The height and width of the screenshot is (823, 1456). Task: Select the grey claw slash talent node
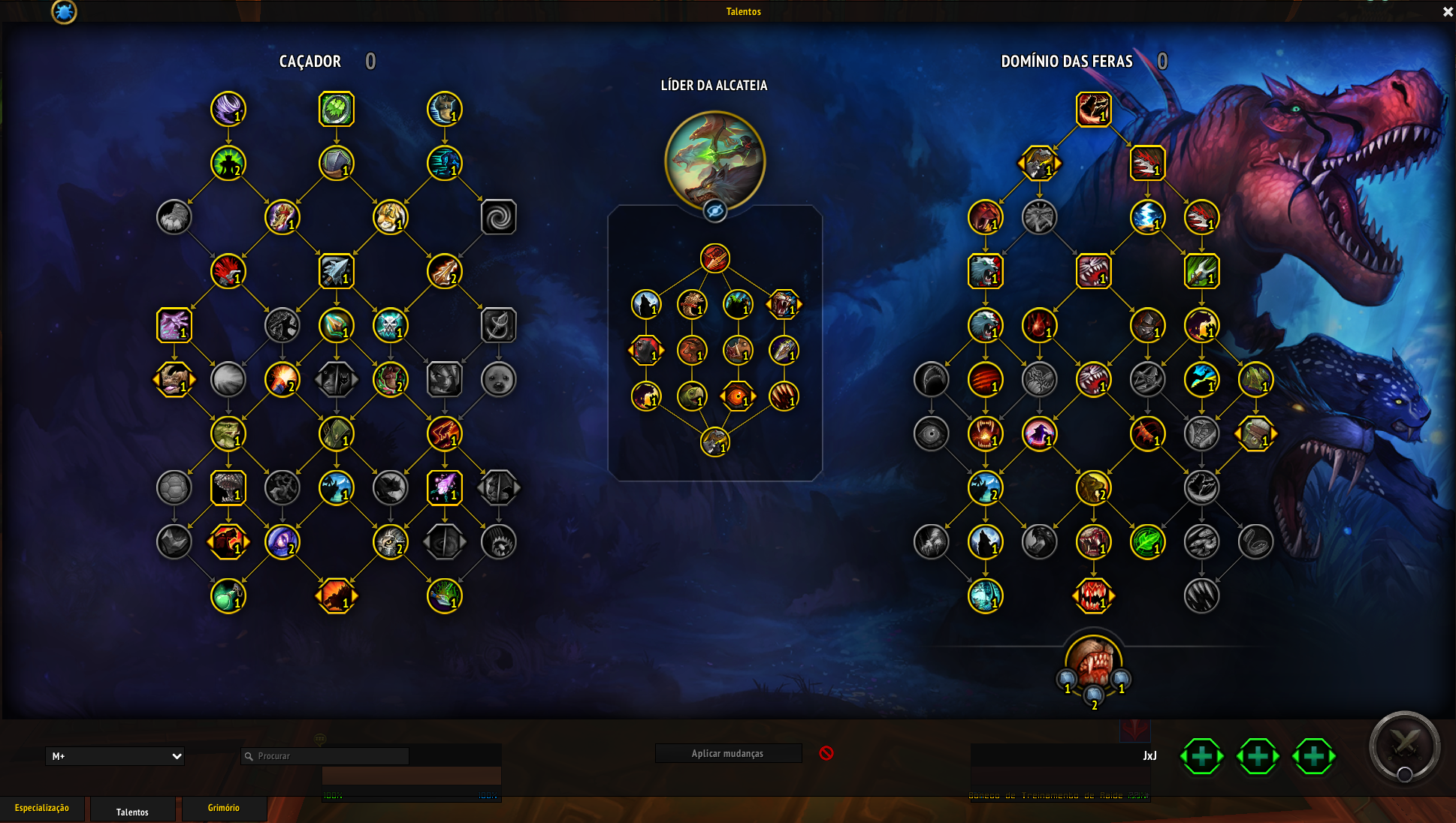coord(1202,596)
